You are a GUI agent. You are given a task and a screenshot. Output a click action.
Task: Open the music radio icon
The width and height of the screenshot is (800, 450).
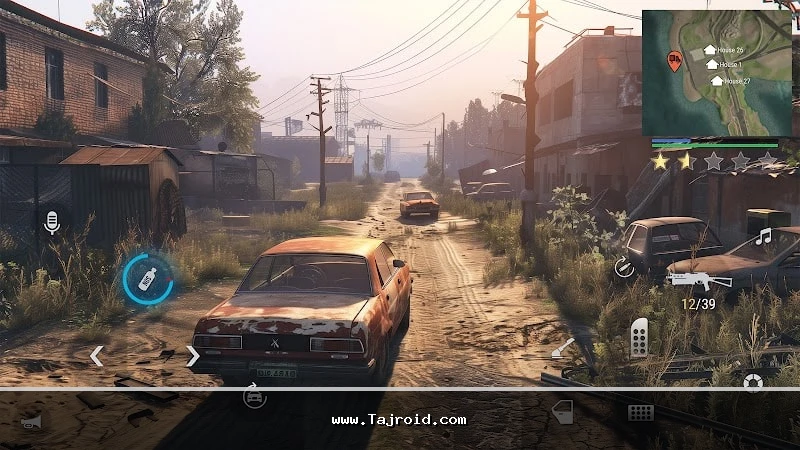764,237
